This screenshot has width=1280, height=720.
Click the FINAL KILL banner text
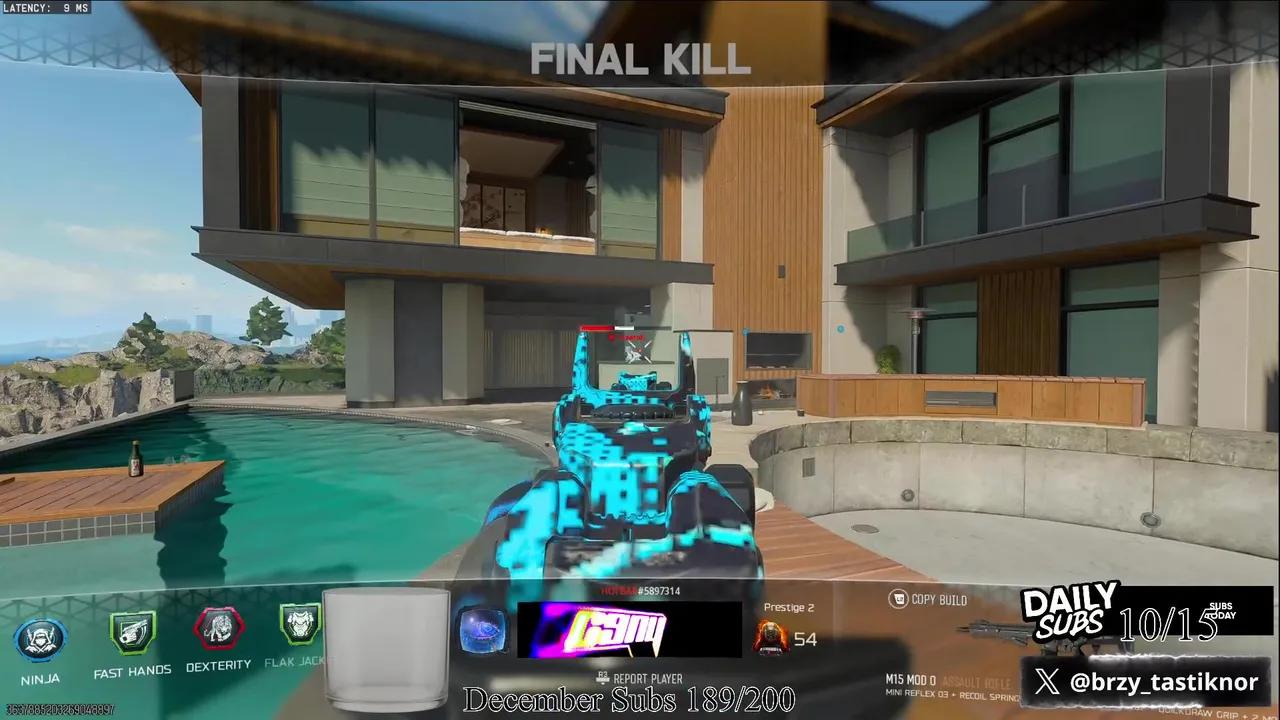point(640,62)
